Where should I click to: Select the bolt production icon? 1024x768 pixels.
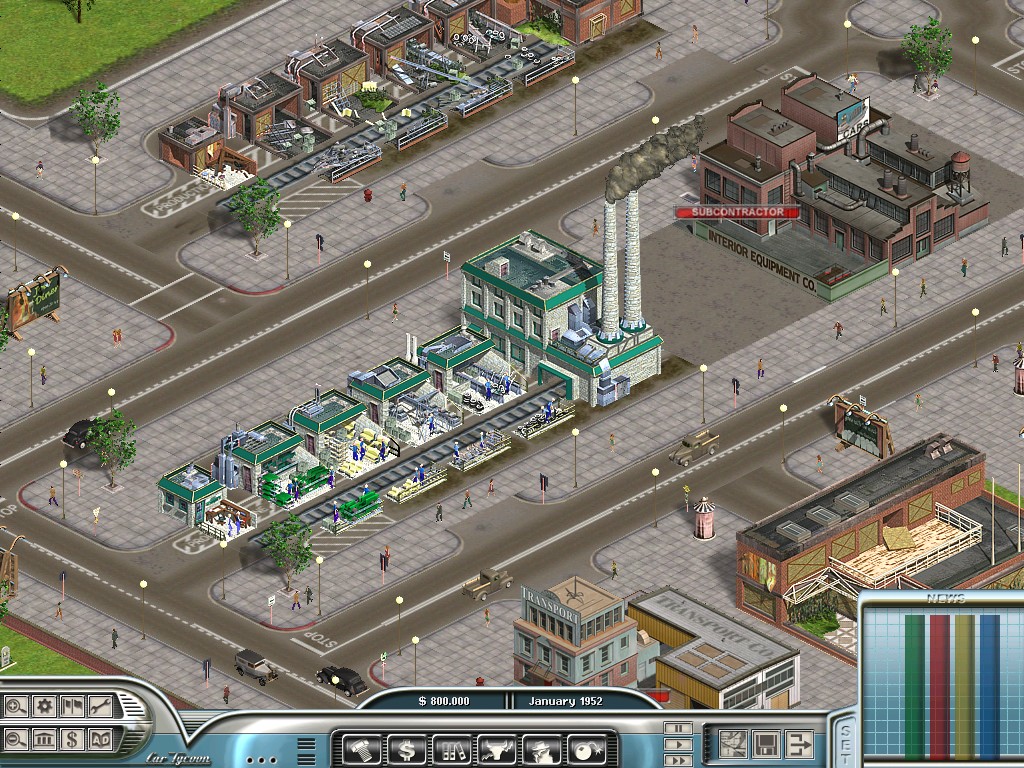[x=361, y=747]
